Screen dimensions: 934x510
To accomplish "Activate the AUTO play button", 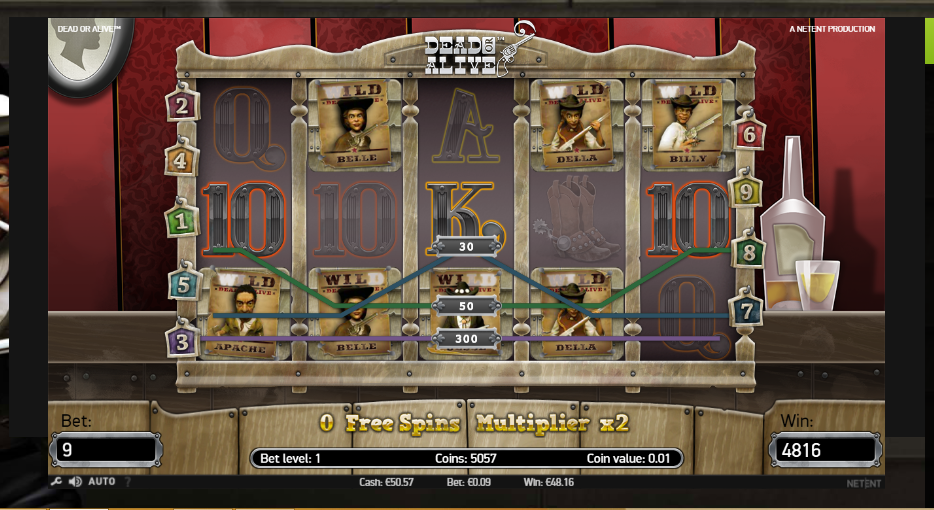I will (101, 482).
